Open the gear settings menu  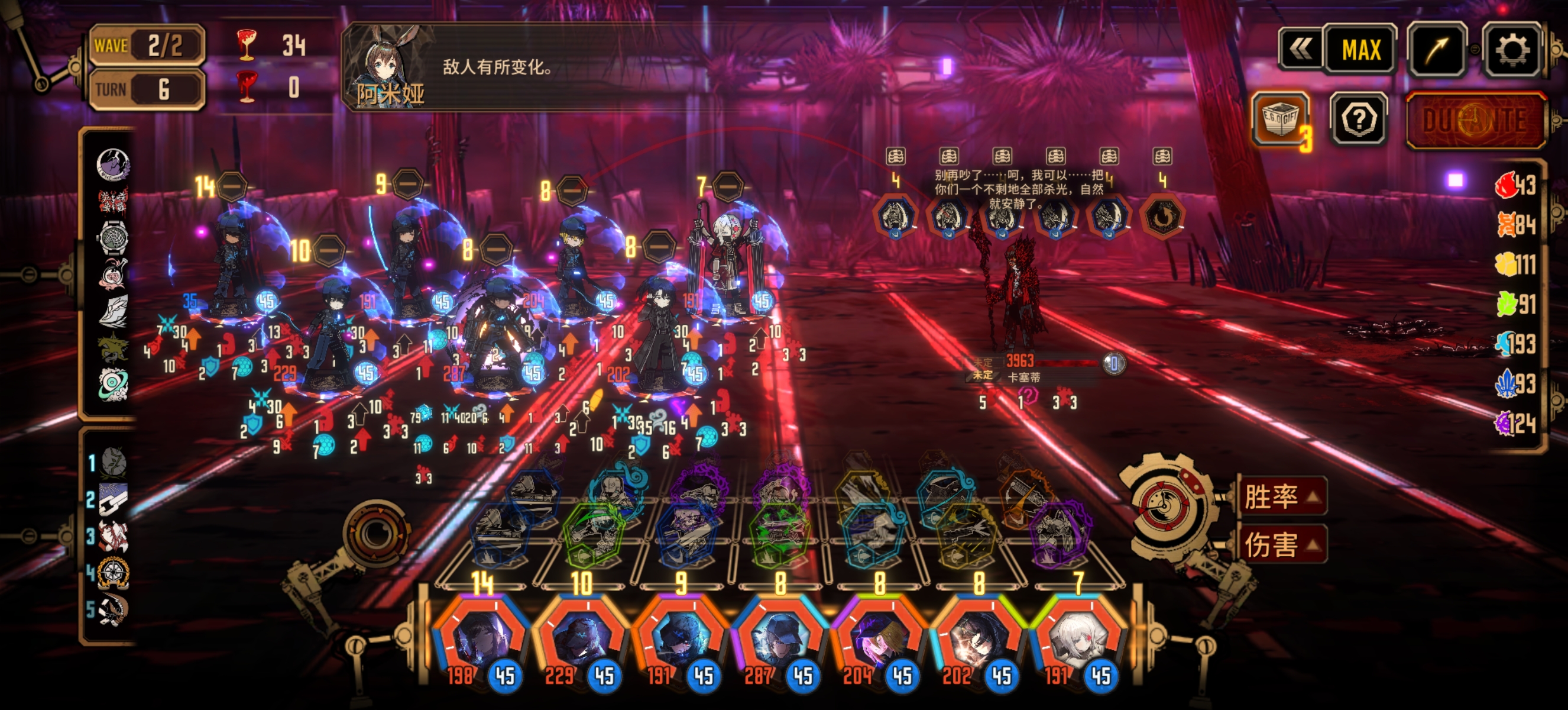(1512, 50)
